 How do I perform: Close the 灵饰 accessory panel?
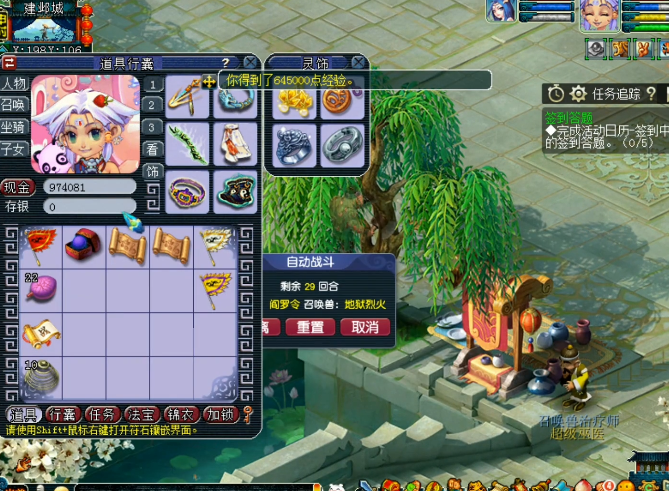[359, 62]
